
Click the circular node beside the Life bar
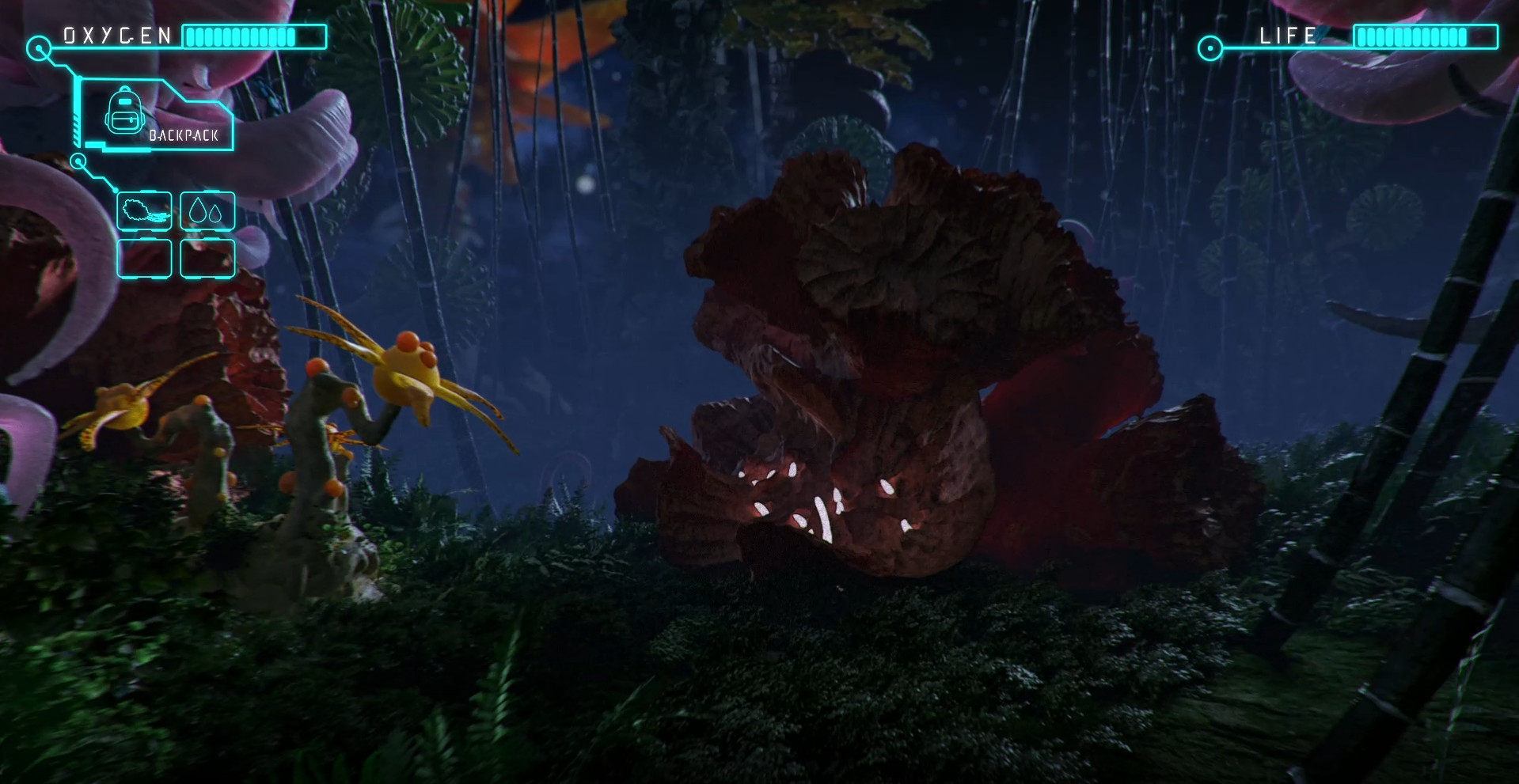click(x=1209, y=47)
